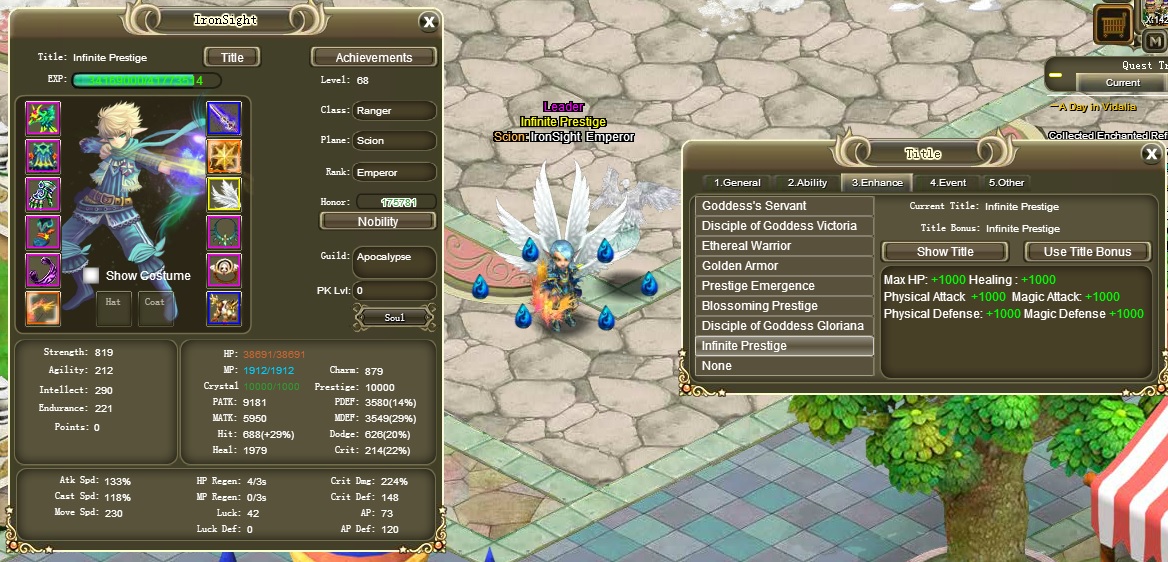This screenshot has height=562, width=1168.
Task: Open the shopping cart store icon
Action: [x=1112, y=22]
